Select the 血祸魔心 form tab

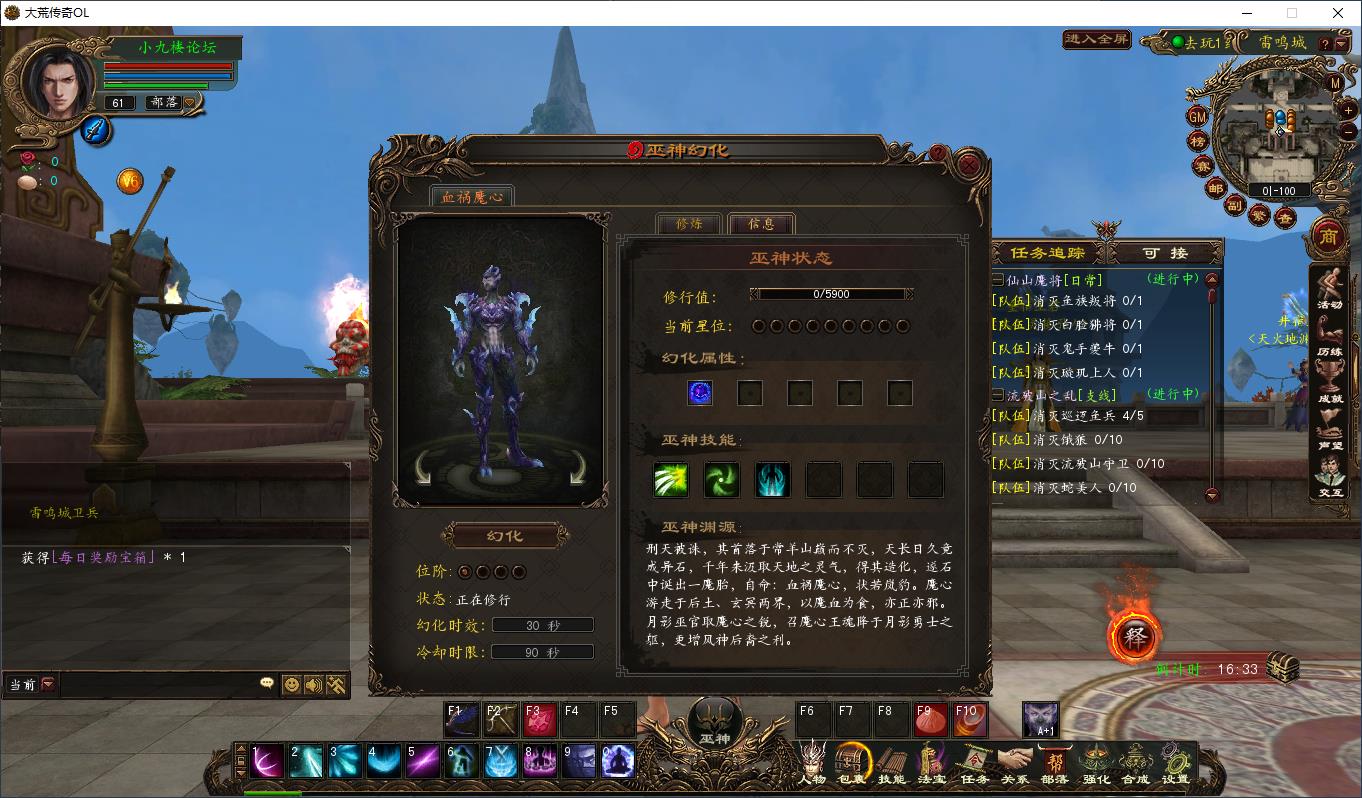tap(472, 197)
